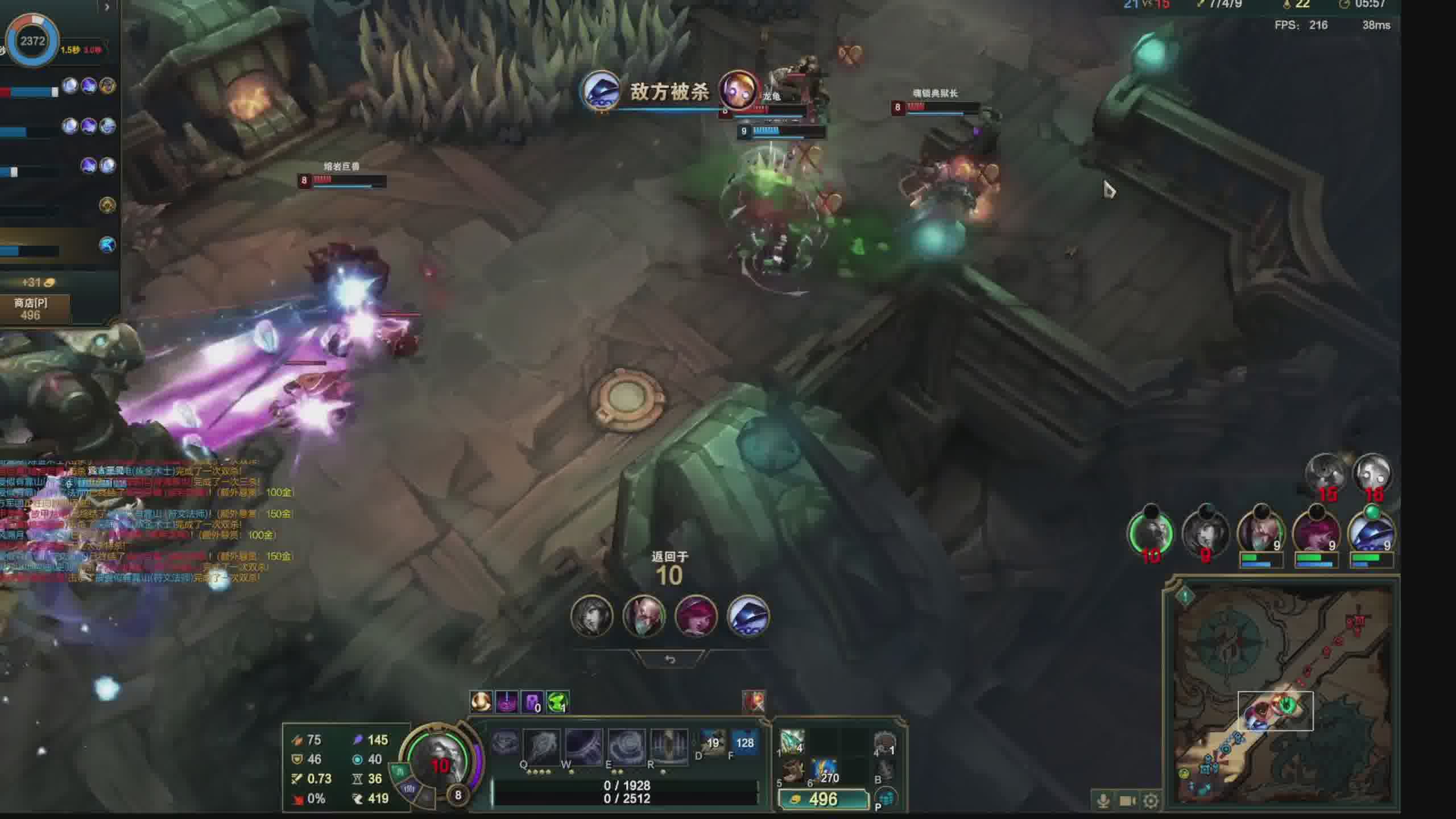
Task: Select the W ability icon
Action: [x=584, y=745]
